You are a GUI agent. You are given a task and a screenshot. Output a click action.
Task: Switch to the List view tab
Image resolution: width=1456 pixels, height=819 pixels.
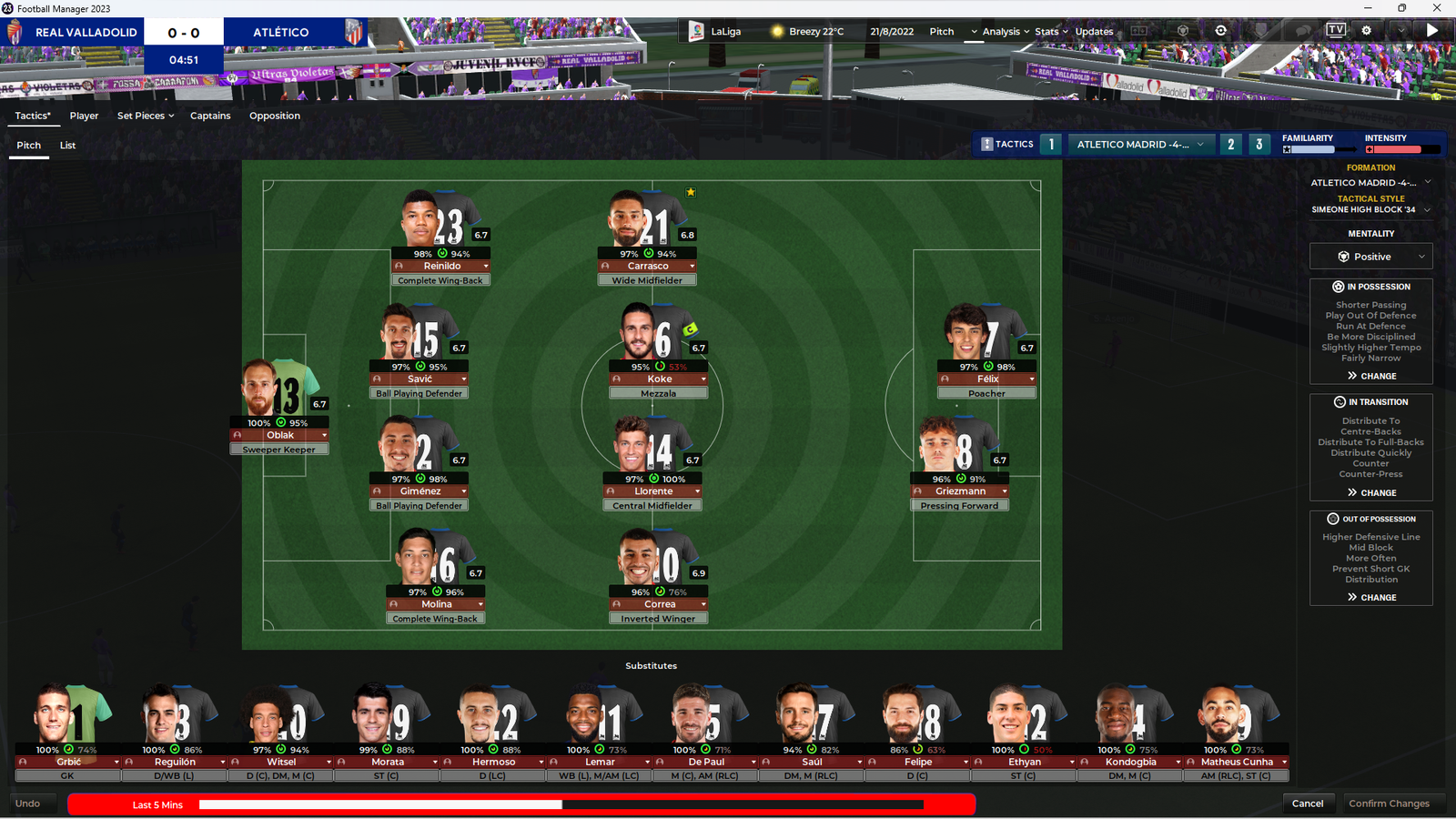point(67,146)
